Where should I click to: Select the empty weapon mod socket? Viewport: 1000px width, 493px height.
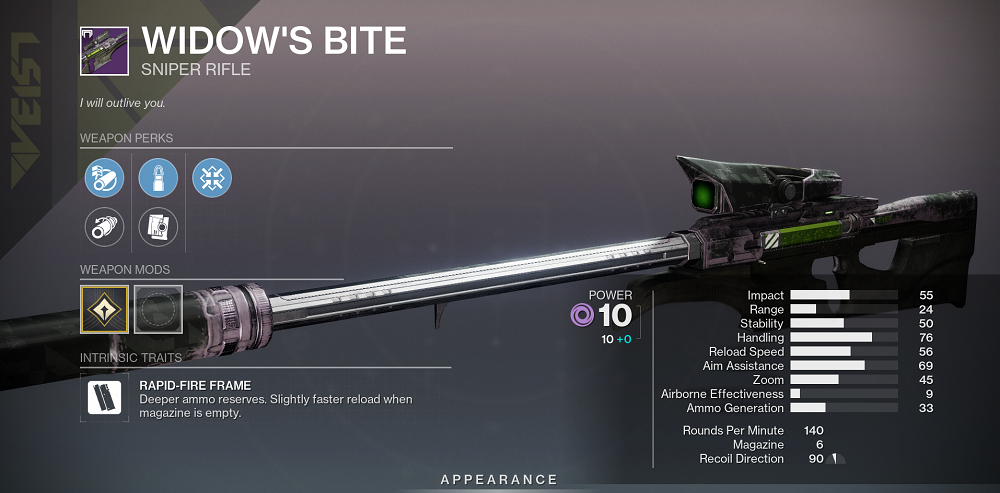click(x=156, y=308)
